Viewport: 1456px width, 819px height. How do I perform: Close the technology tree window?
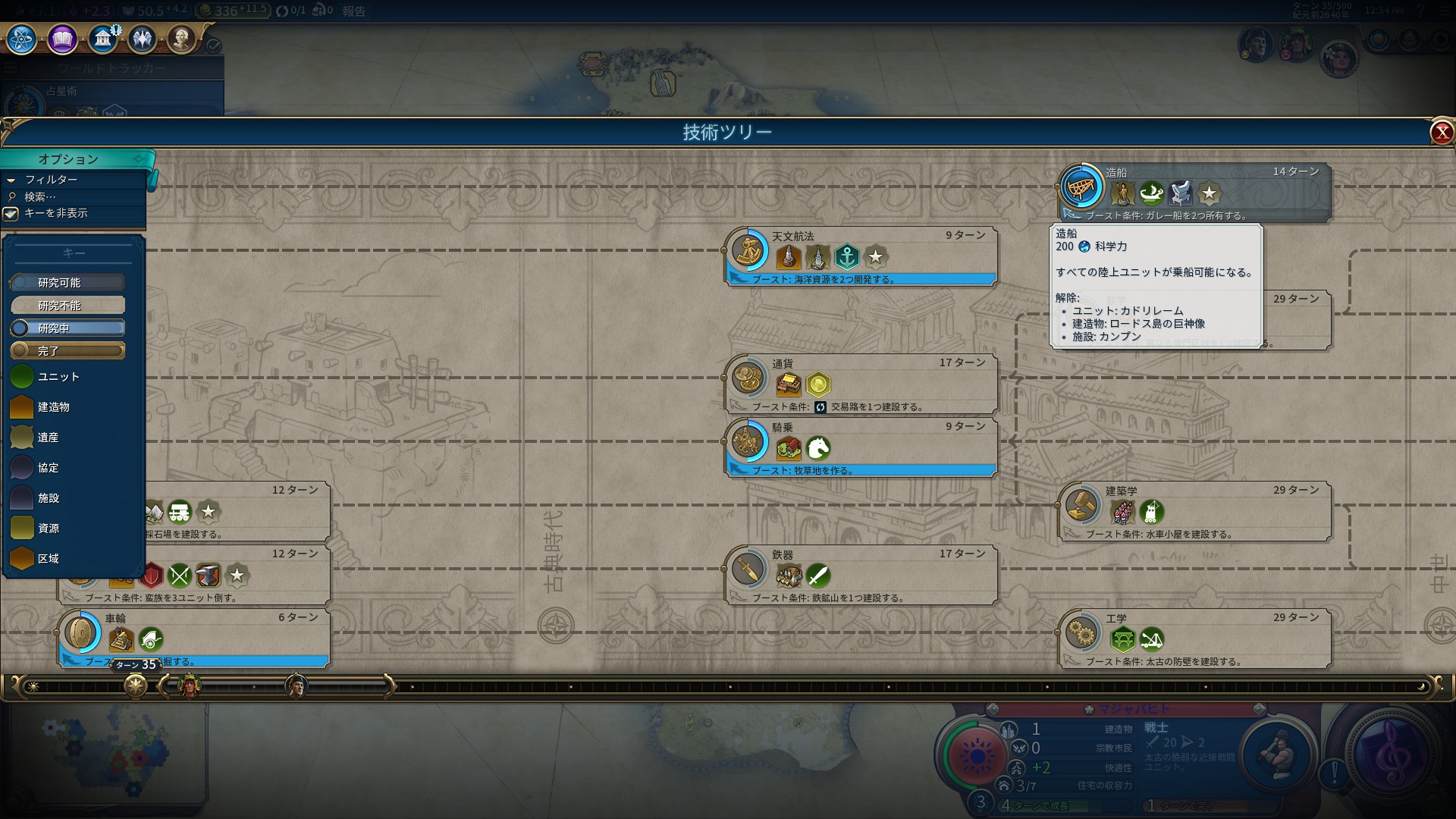(x=1441, y=133)
